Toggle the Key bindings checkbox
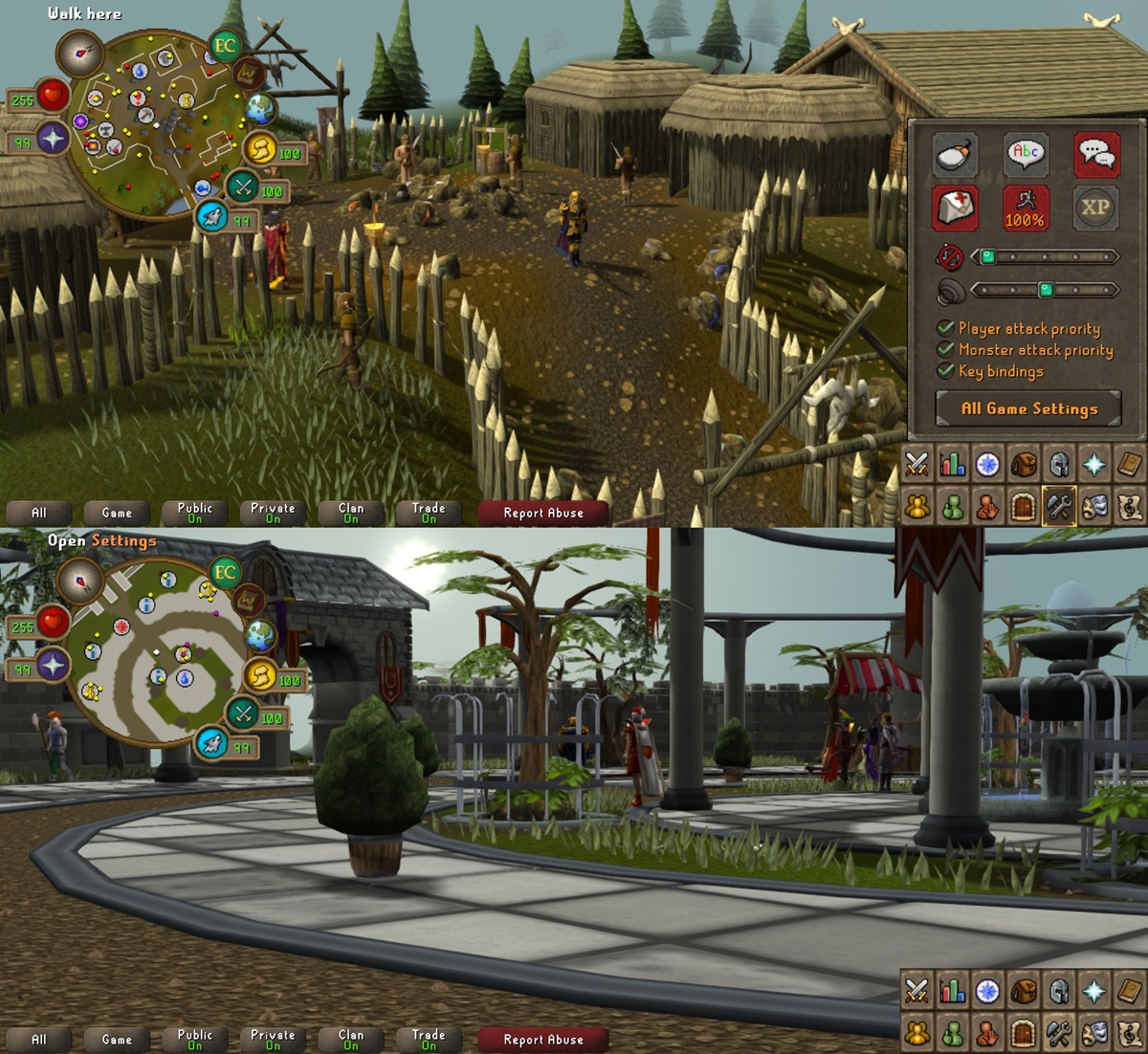 (x=946, y=371)
